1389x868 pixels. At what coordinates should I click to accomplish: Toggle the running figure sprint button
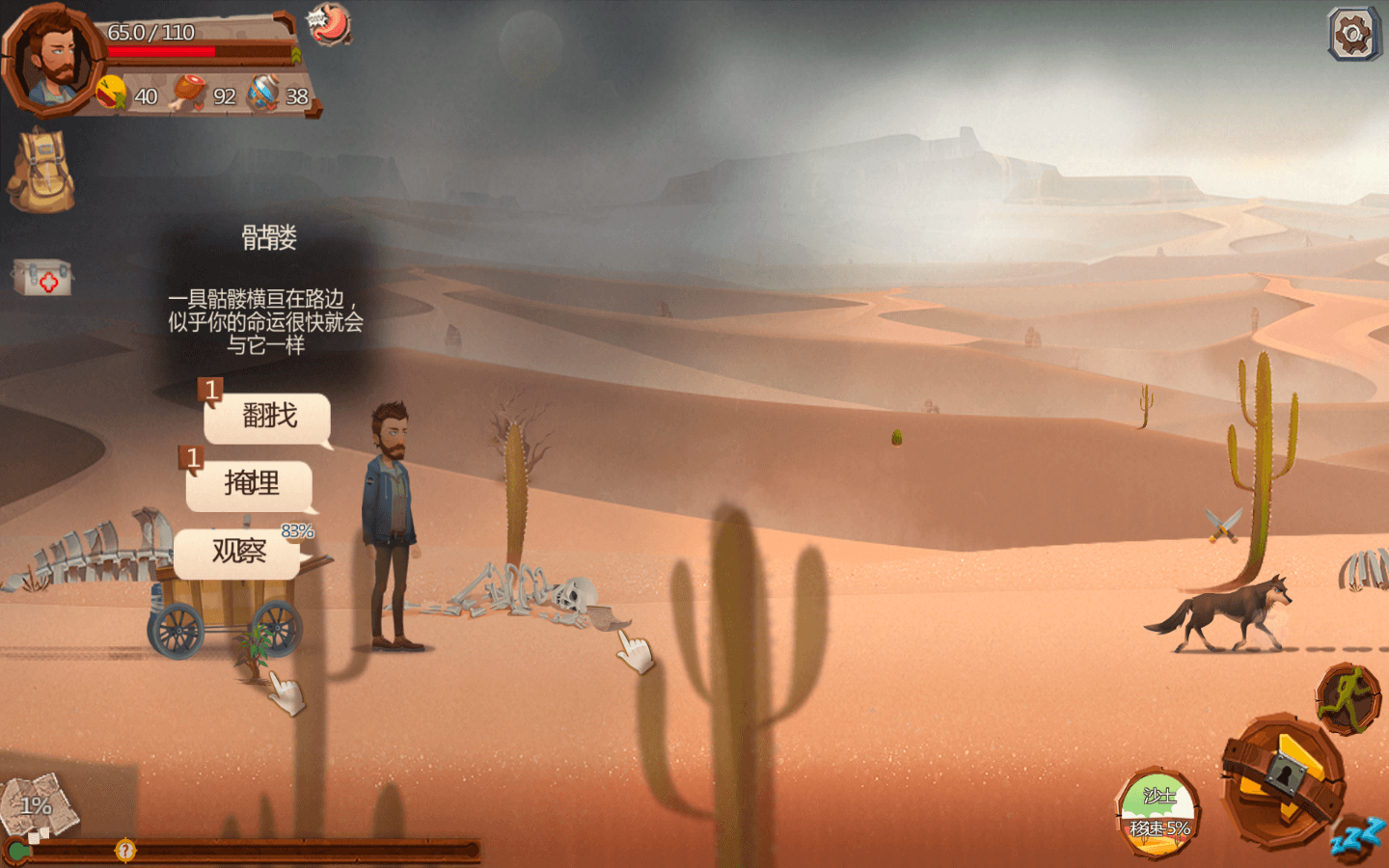pyautogui.click(x=1348, y=699)
